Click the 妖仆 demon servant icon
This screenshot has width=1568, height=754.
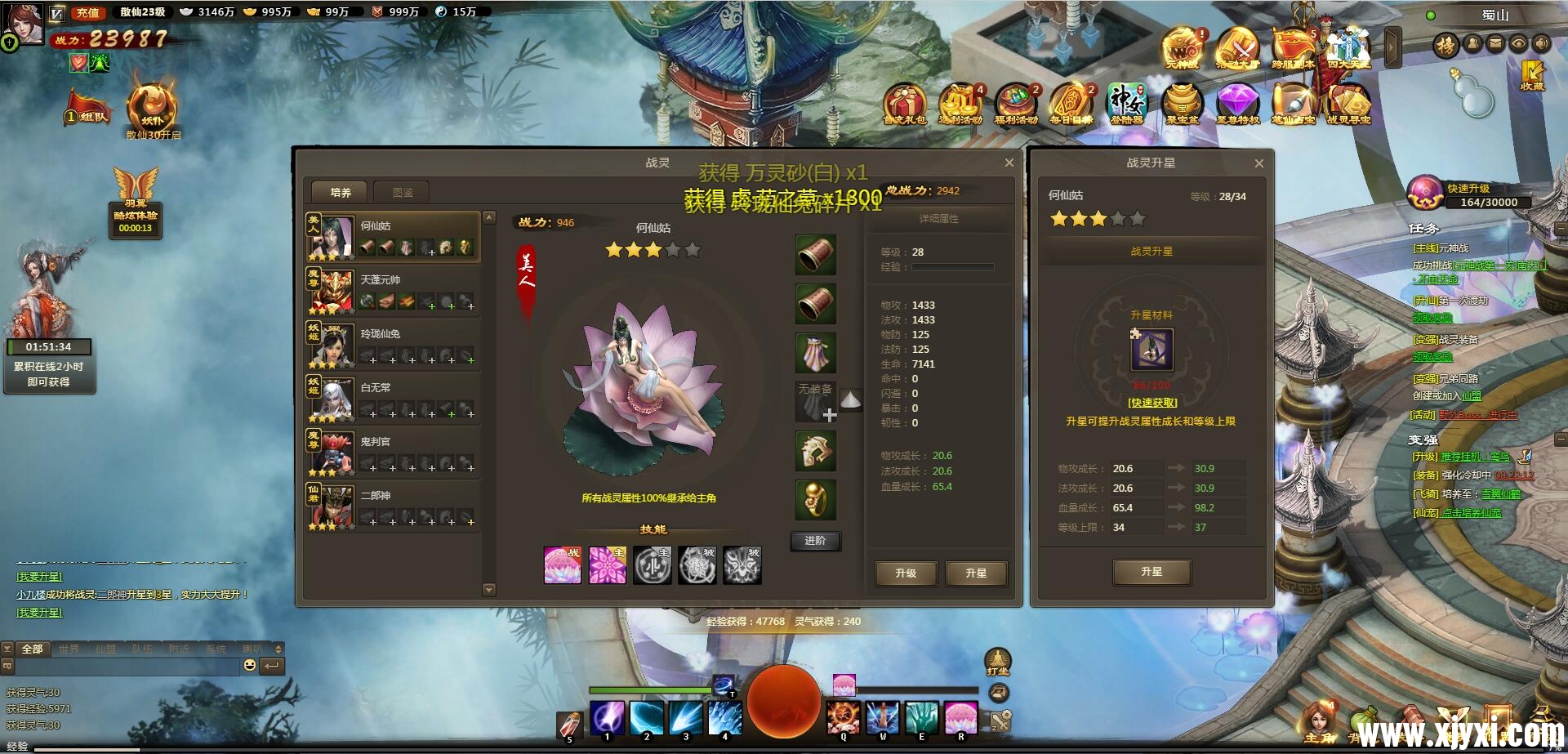click(150, 105)
